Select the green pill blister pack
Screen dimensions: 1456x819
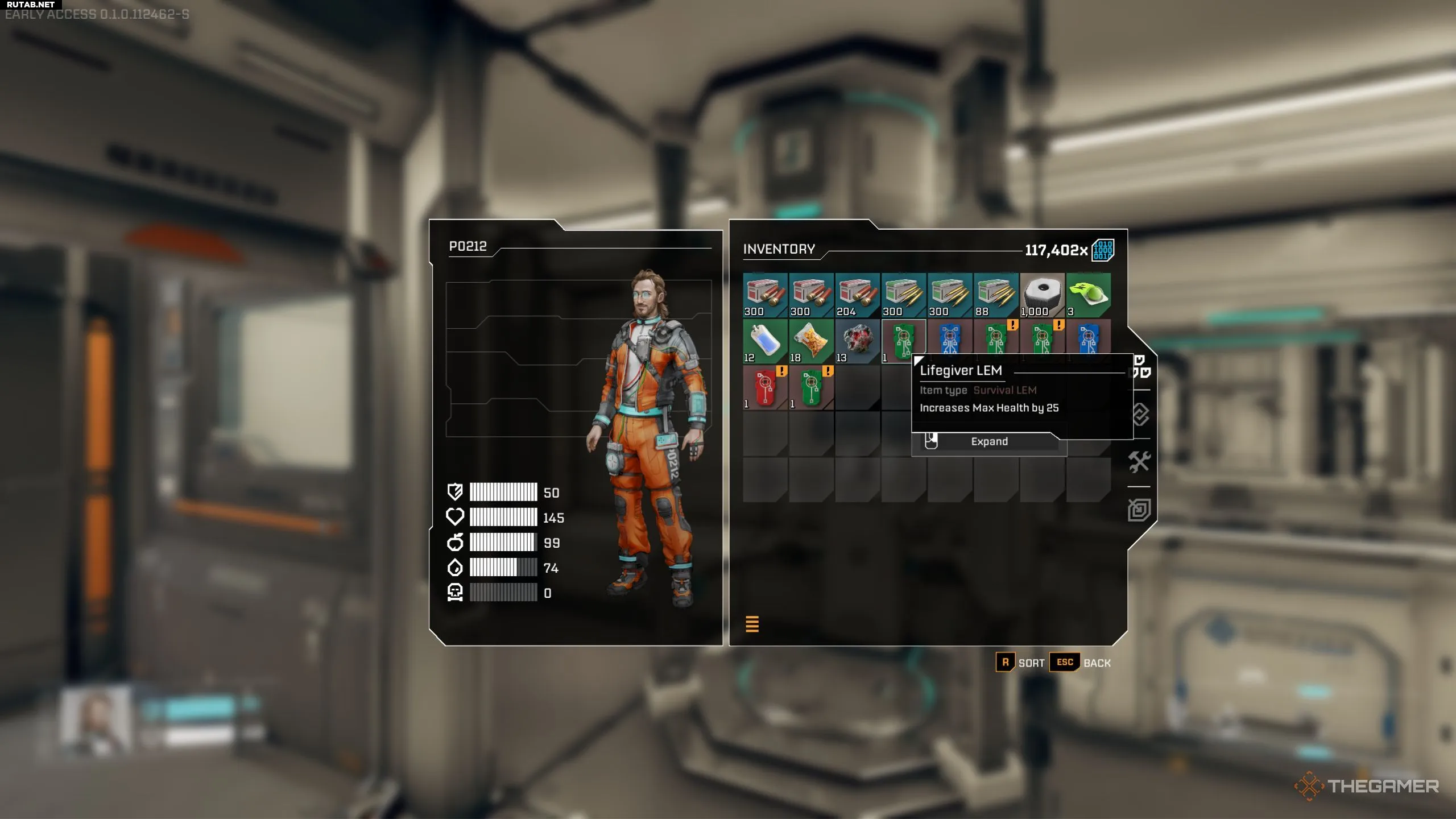(1088, 295)
